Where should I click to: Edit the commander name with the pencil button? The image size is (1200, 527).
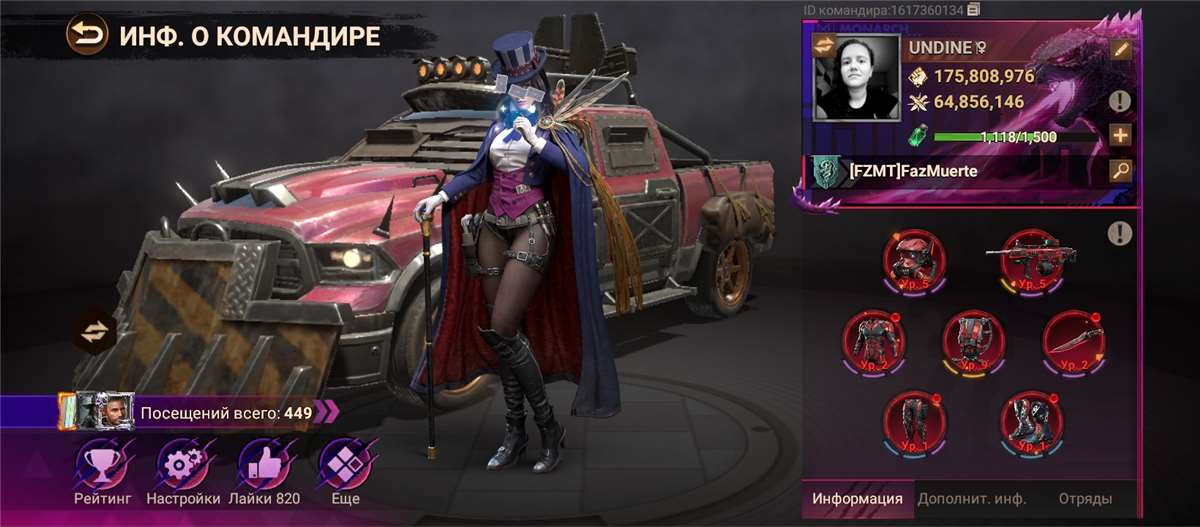pyautogui.click(x=1120, y=49)
